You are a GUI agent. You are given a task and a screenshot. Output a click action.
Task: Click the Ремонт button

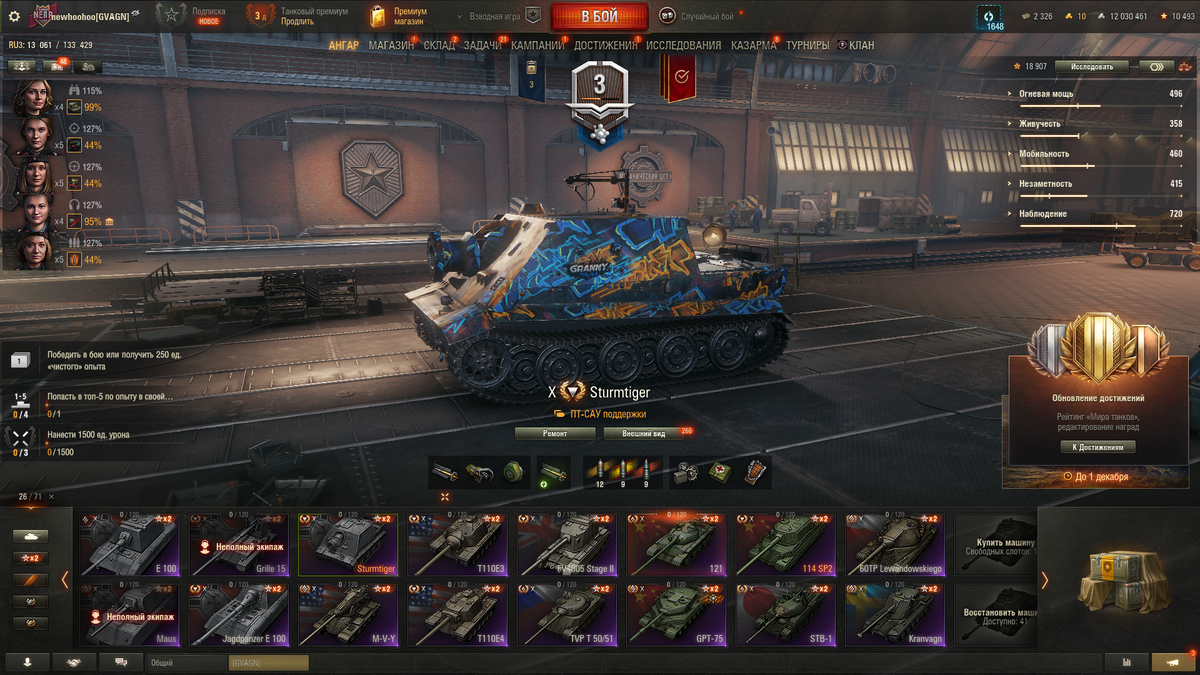pyautogui.click(x=555, y=433)
